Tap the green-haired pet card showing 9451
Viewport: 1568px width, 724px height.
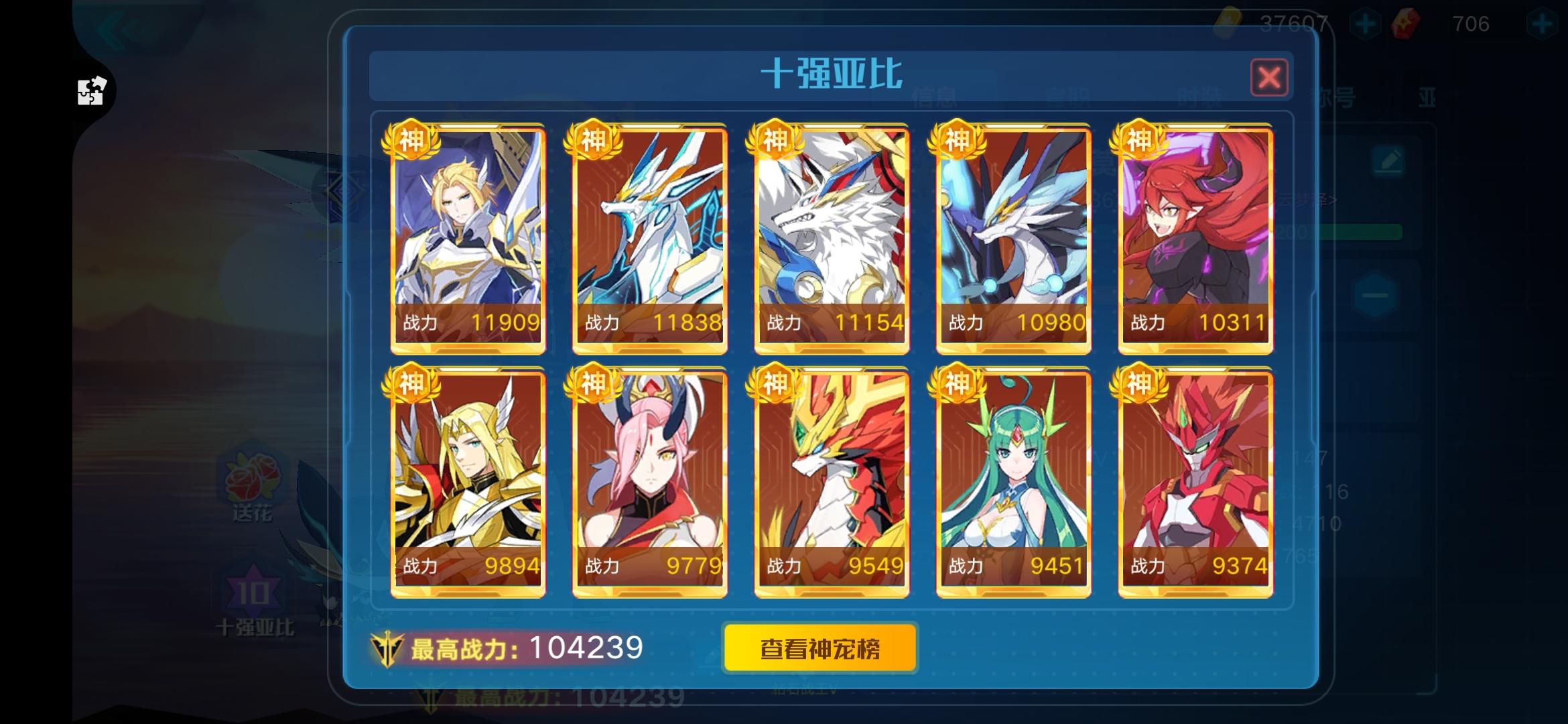click(x=1014, y=479)
